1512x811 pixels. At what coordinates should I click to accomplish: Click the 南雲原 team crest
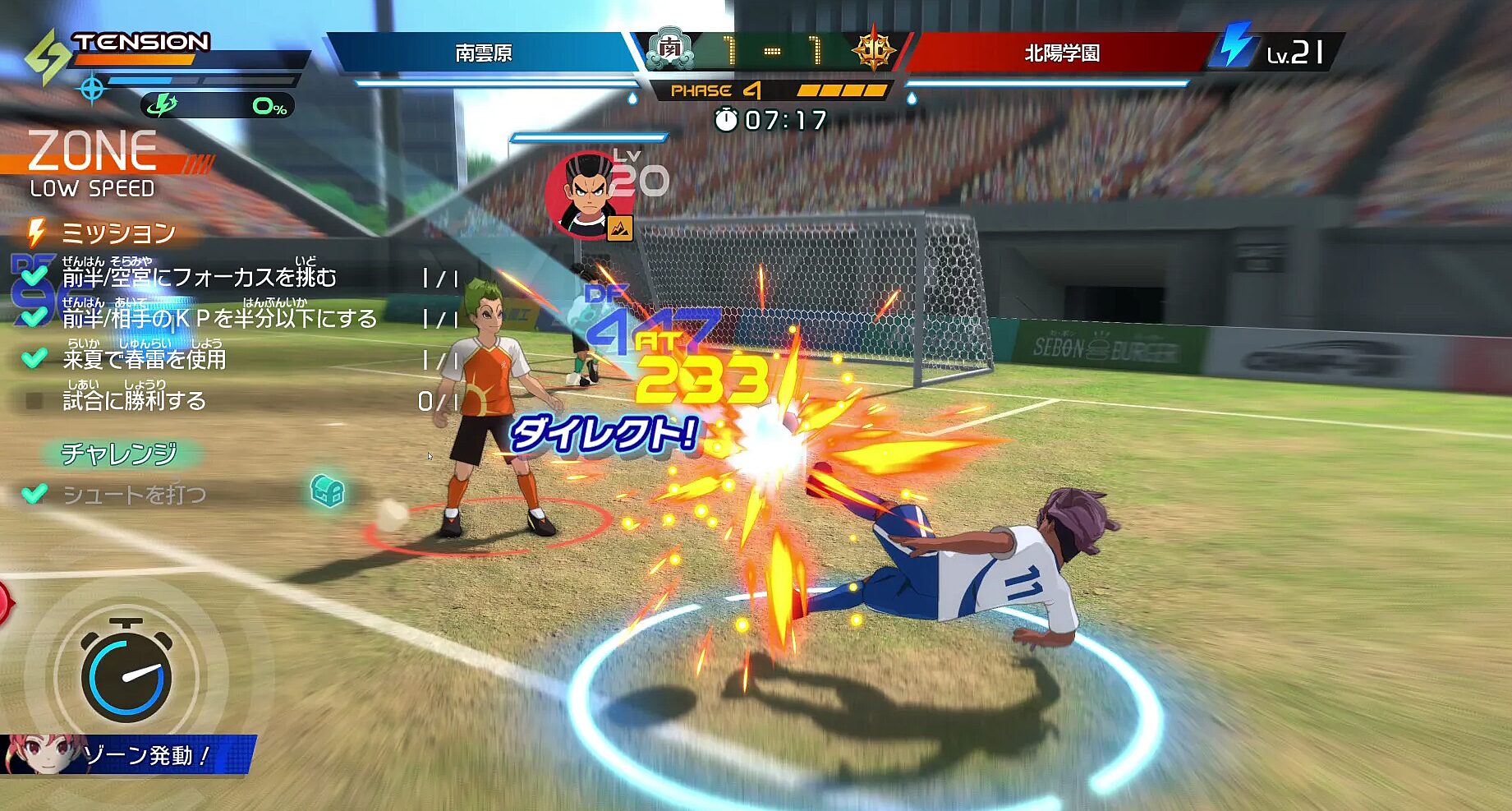coord(670,50)
